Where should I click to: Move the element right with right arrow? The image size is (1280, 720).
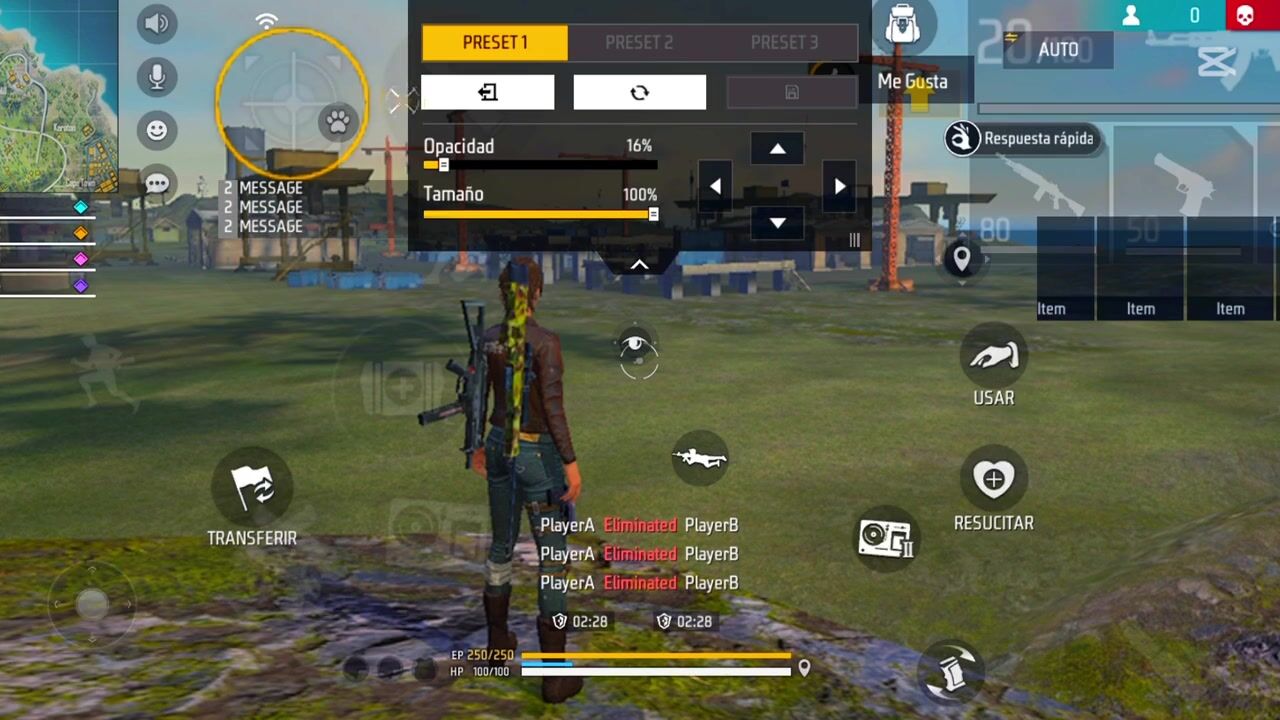(840, 186)
